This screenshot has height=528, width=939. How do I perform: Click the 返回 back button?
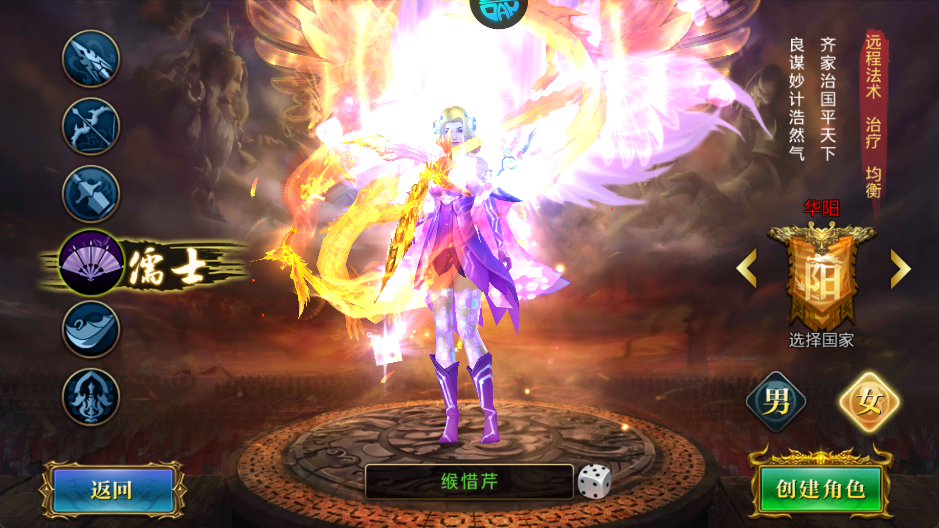pyautogui.click(x=111, y=491)
